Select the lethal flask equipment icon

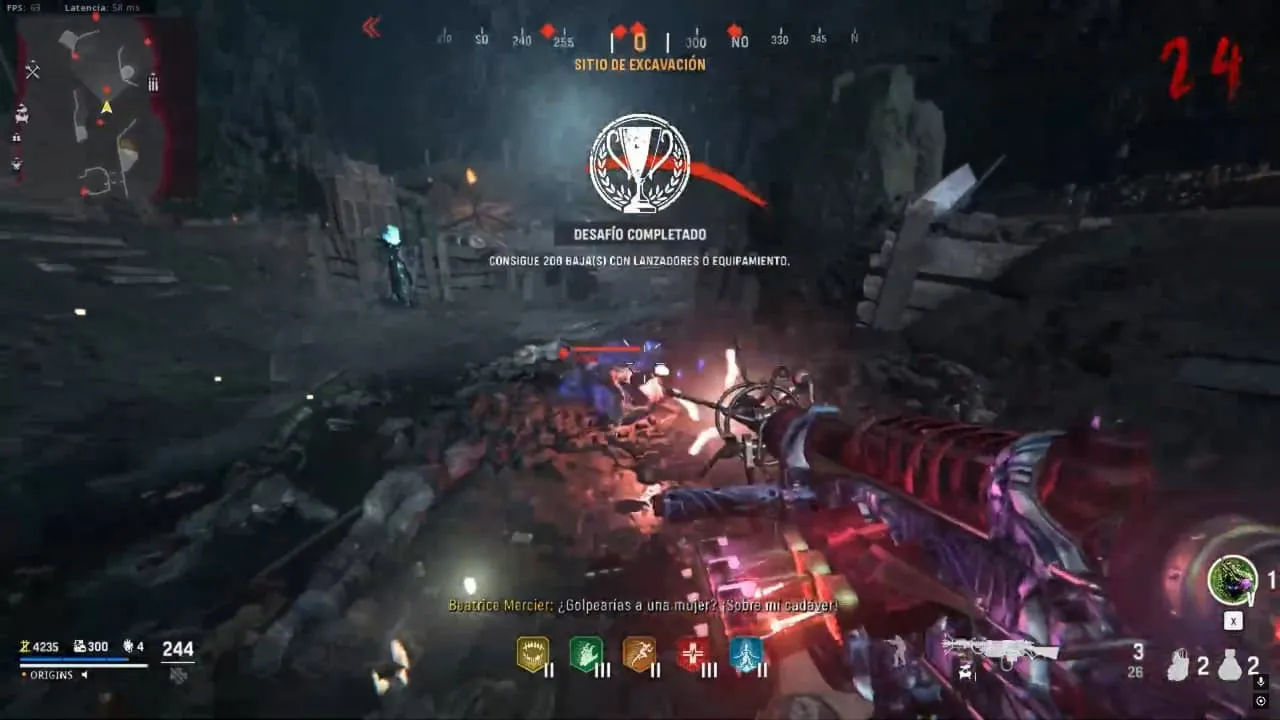1230,665
